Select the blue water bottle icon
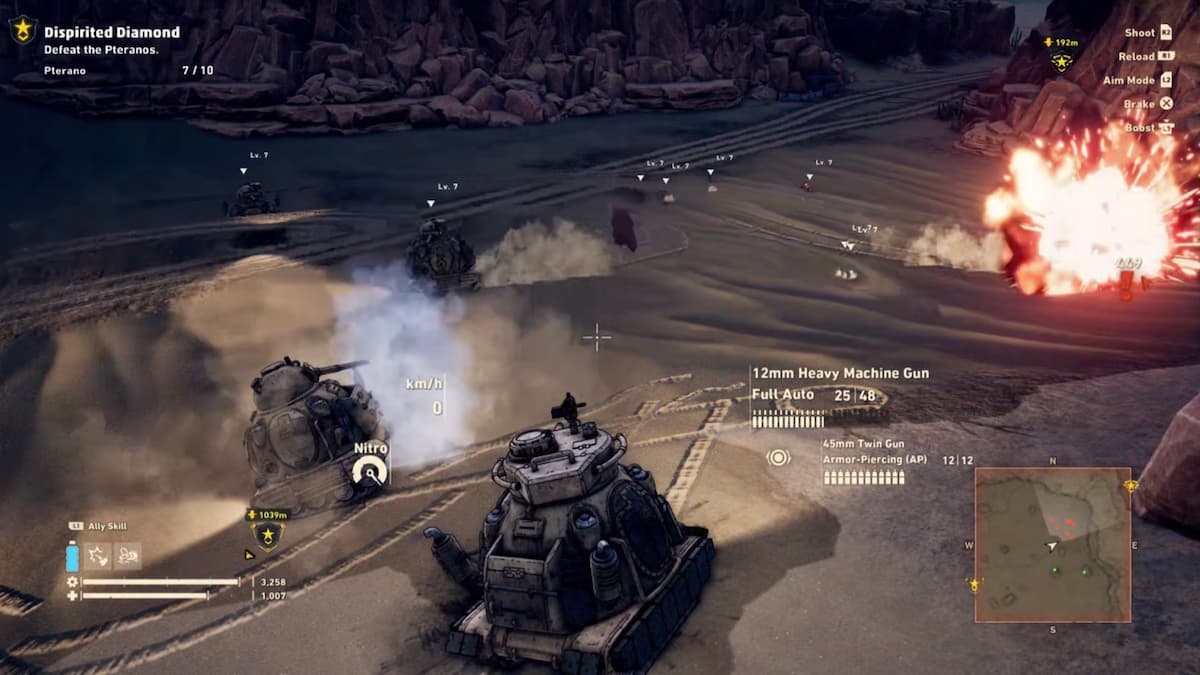Screen dimensions: 1200x675 coord(72,556)
